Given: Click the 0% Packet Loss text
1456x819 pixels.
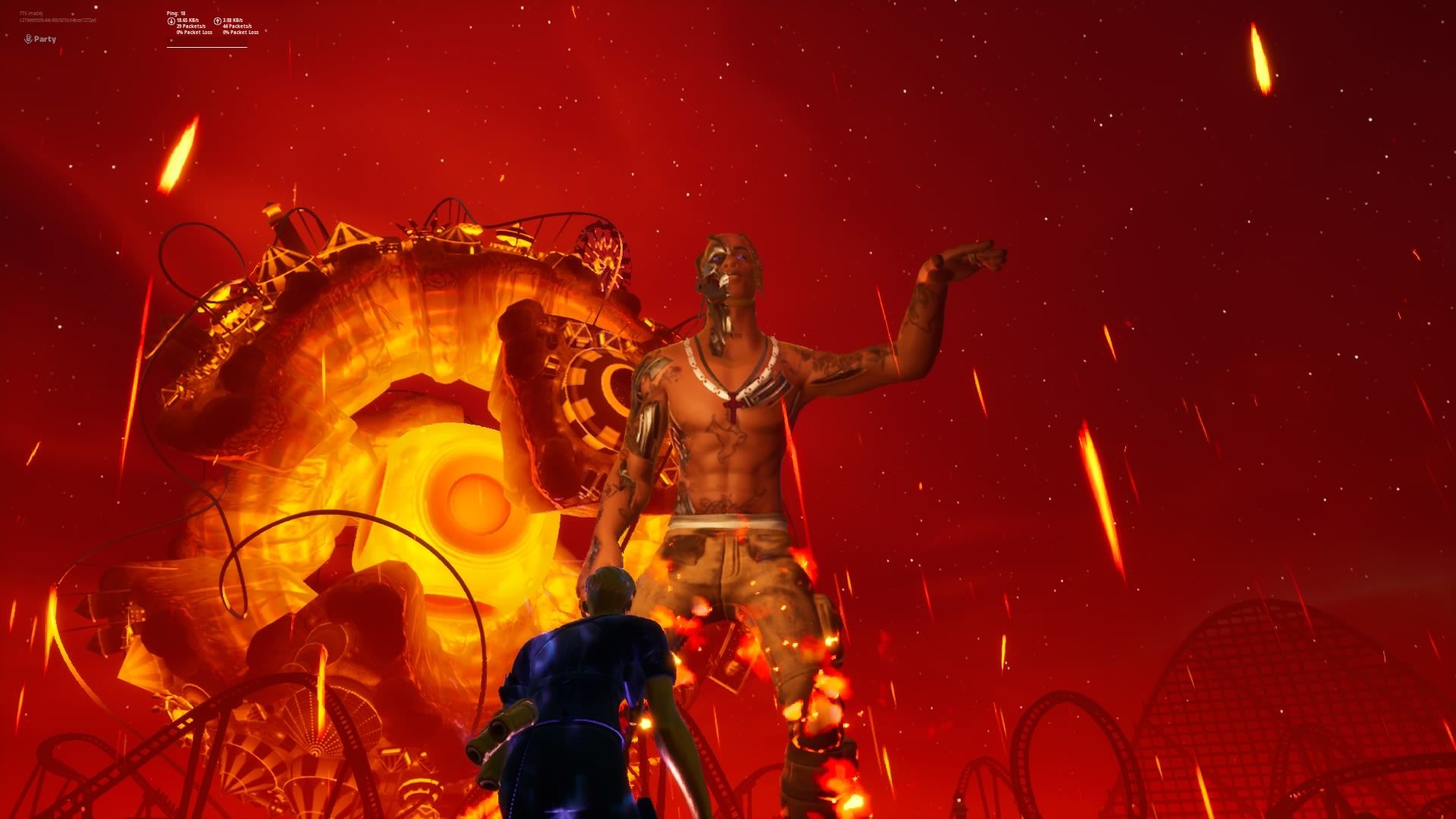Looking at the screenshot, I should (x=195, y=33).
